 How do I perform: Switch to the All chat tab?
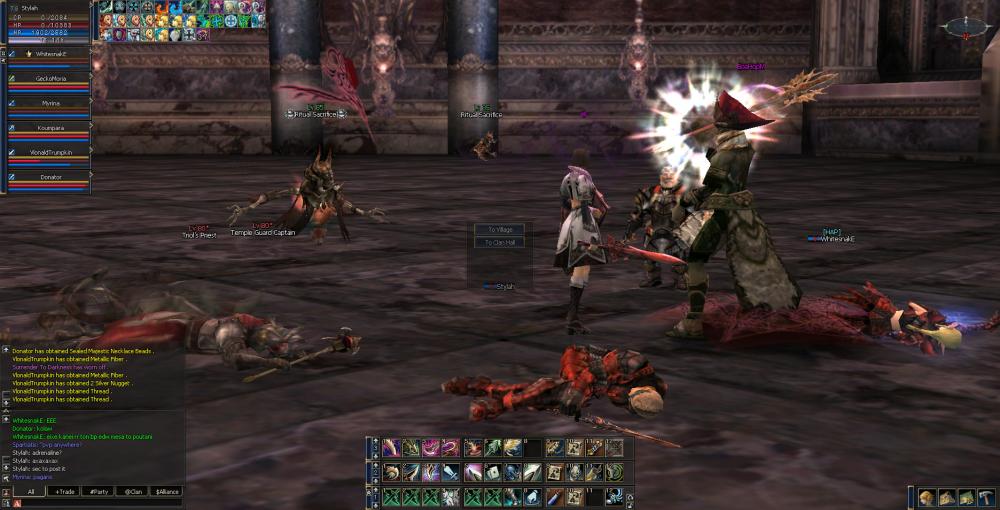(31, 492)
